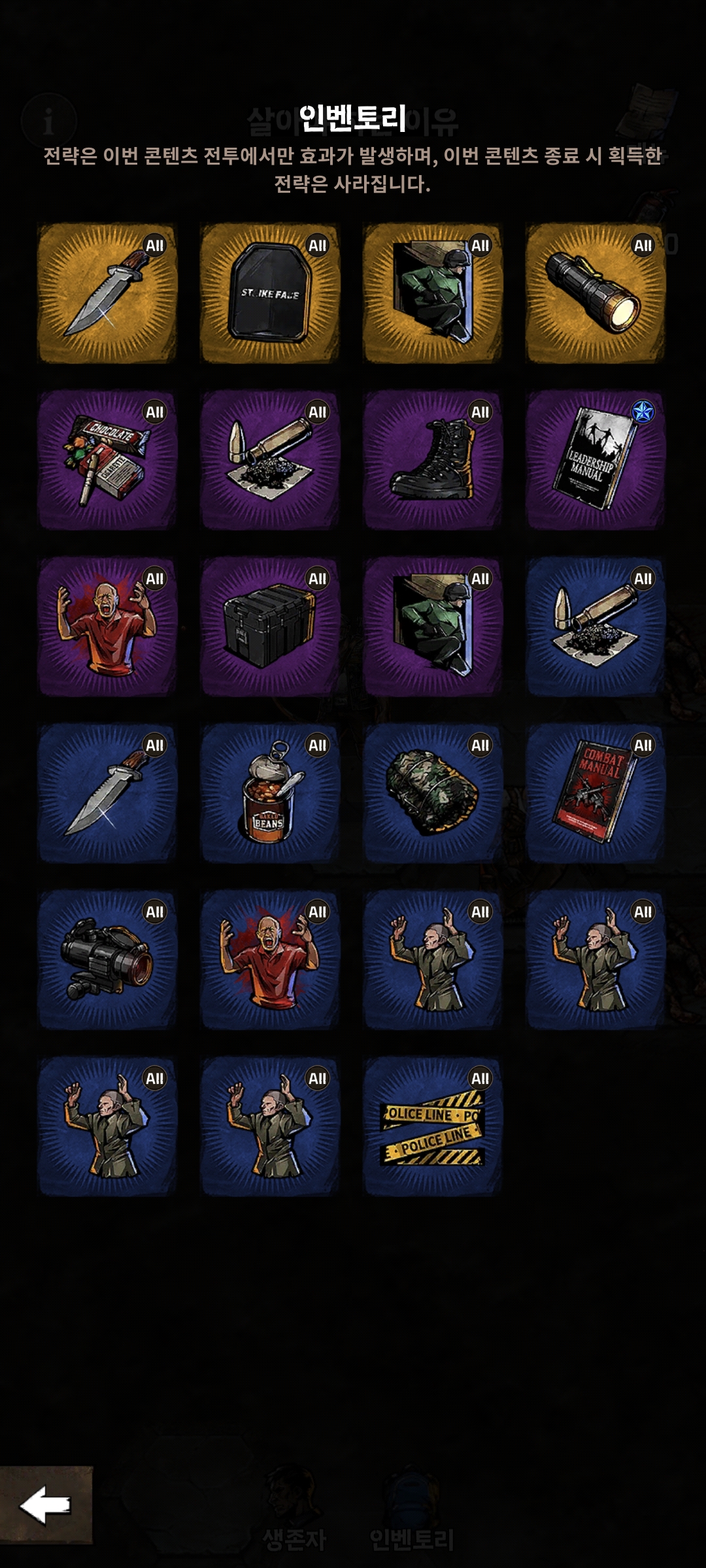Open the red Combat Manual book
Screen dimensions: 706x1568
(x=596, y=793)
